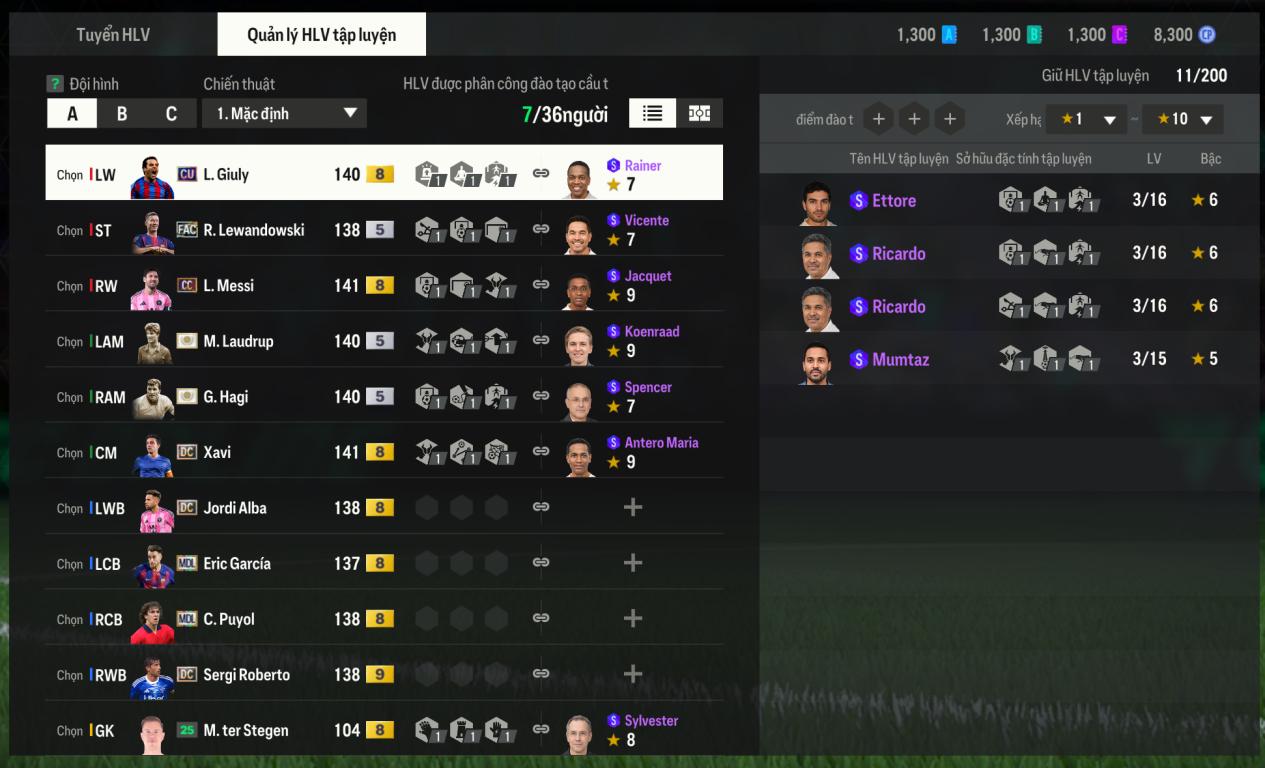Open the maximum star rank dropdown
This screenshot has width=1265, height=768.
pyautogui.click(x=1183, y=120)
